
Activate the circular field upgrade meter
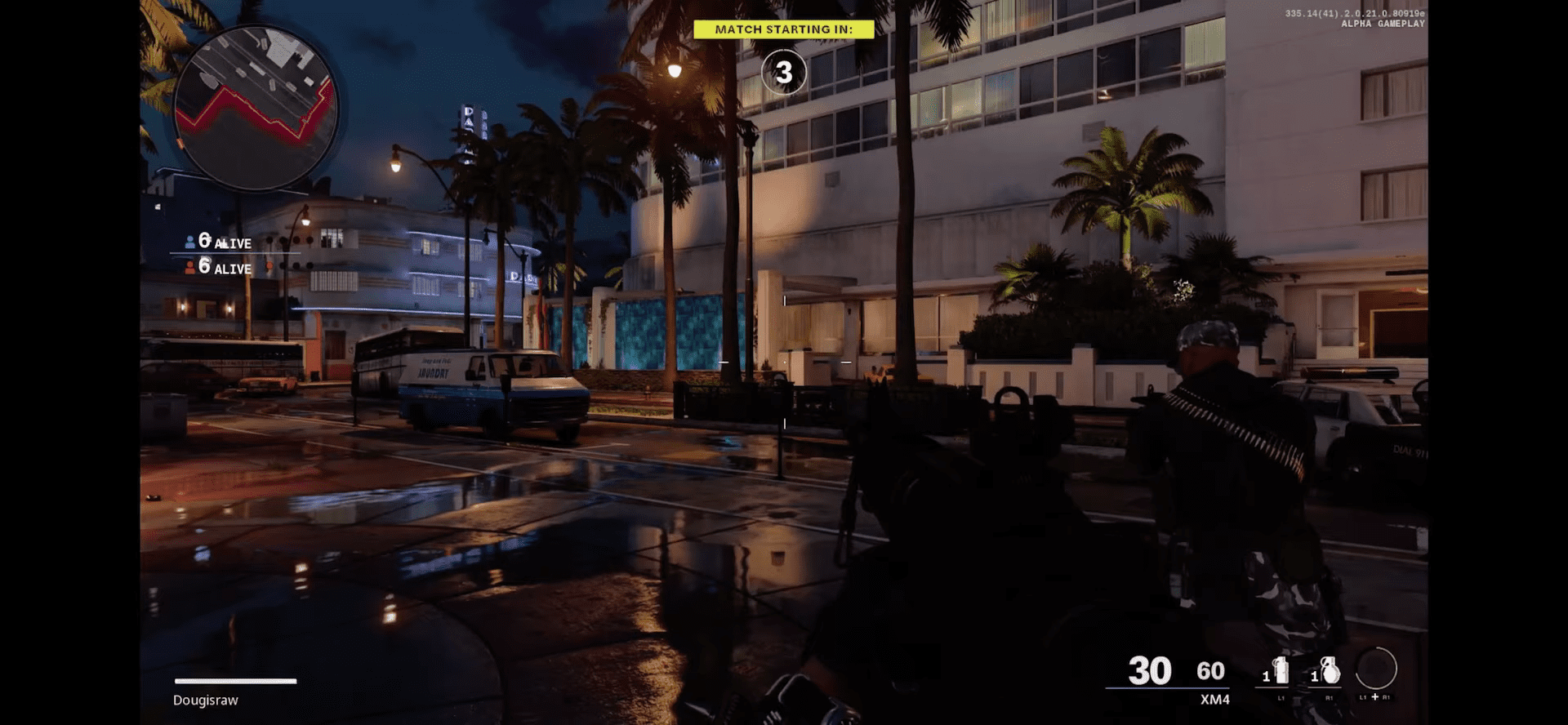[1376, 669]
